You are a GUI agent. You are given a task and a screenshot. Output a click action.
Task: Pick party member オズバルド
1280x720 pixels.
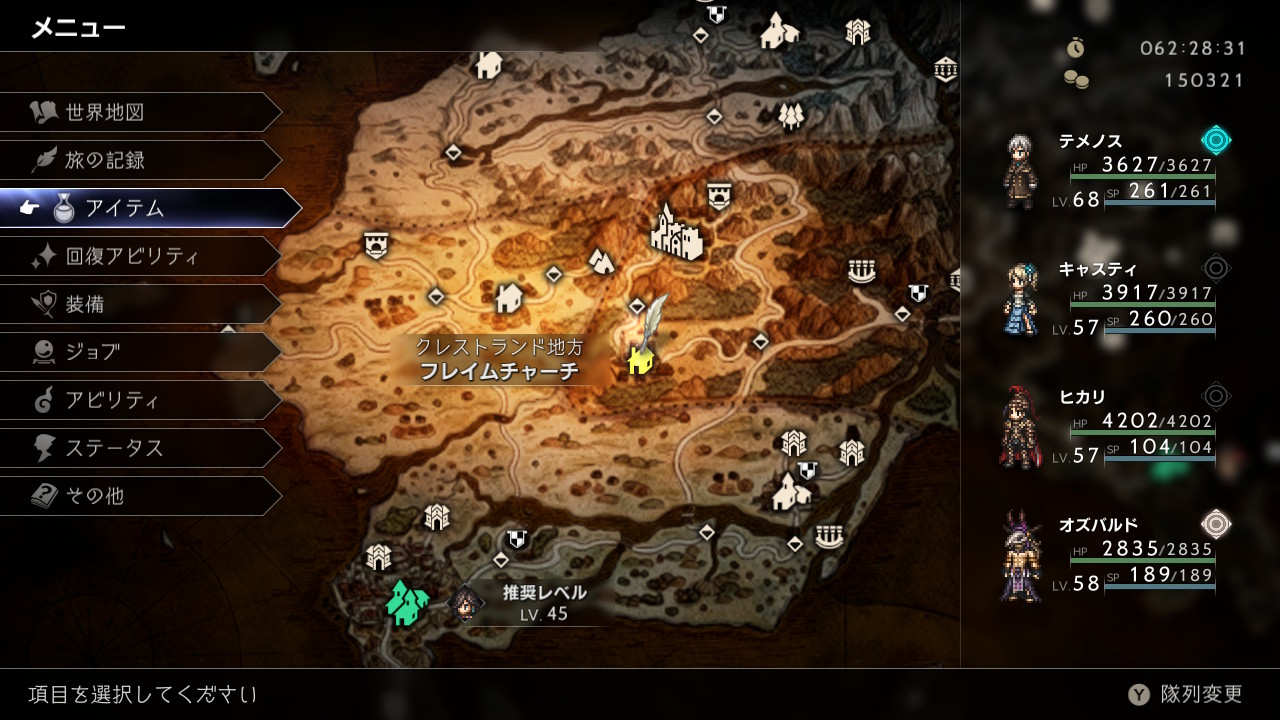tap(1110, 556)
